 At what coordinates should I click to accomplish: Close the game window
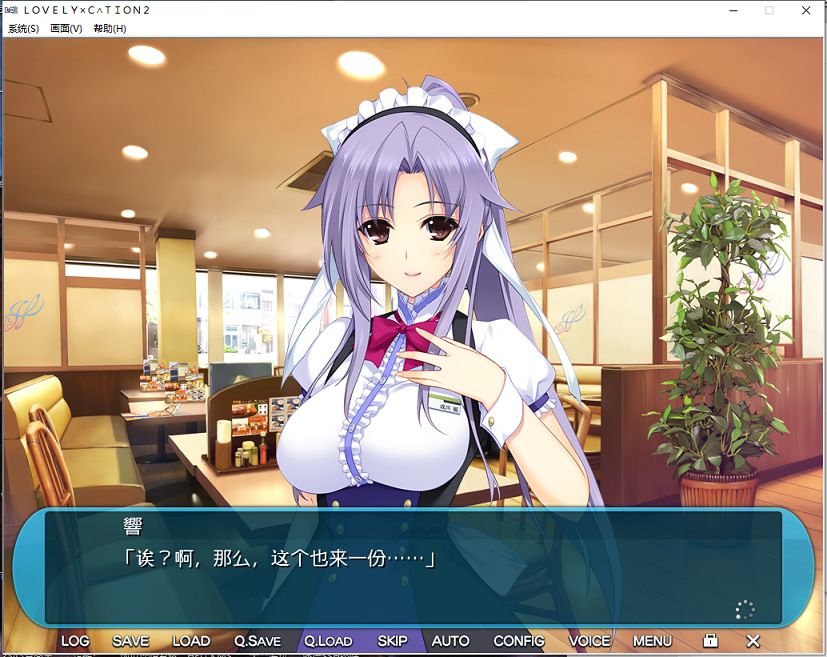[806, 10]
